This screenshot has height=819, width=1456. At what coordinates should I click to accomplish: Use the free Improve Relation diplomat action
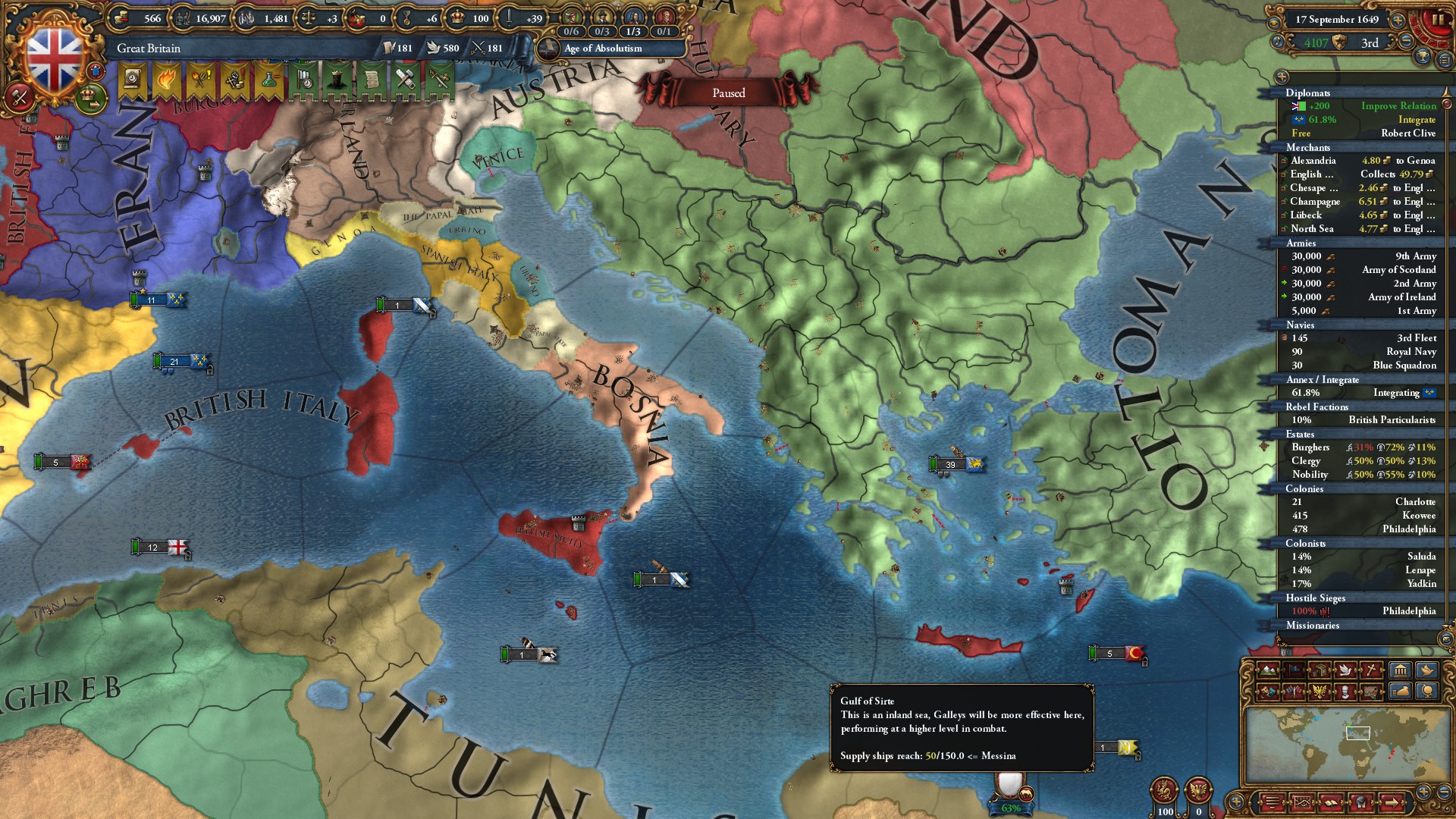click(1398, 105)
